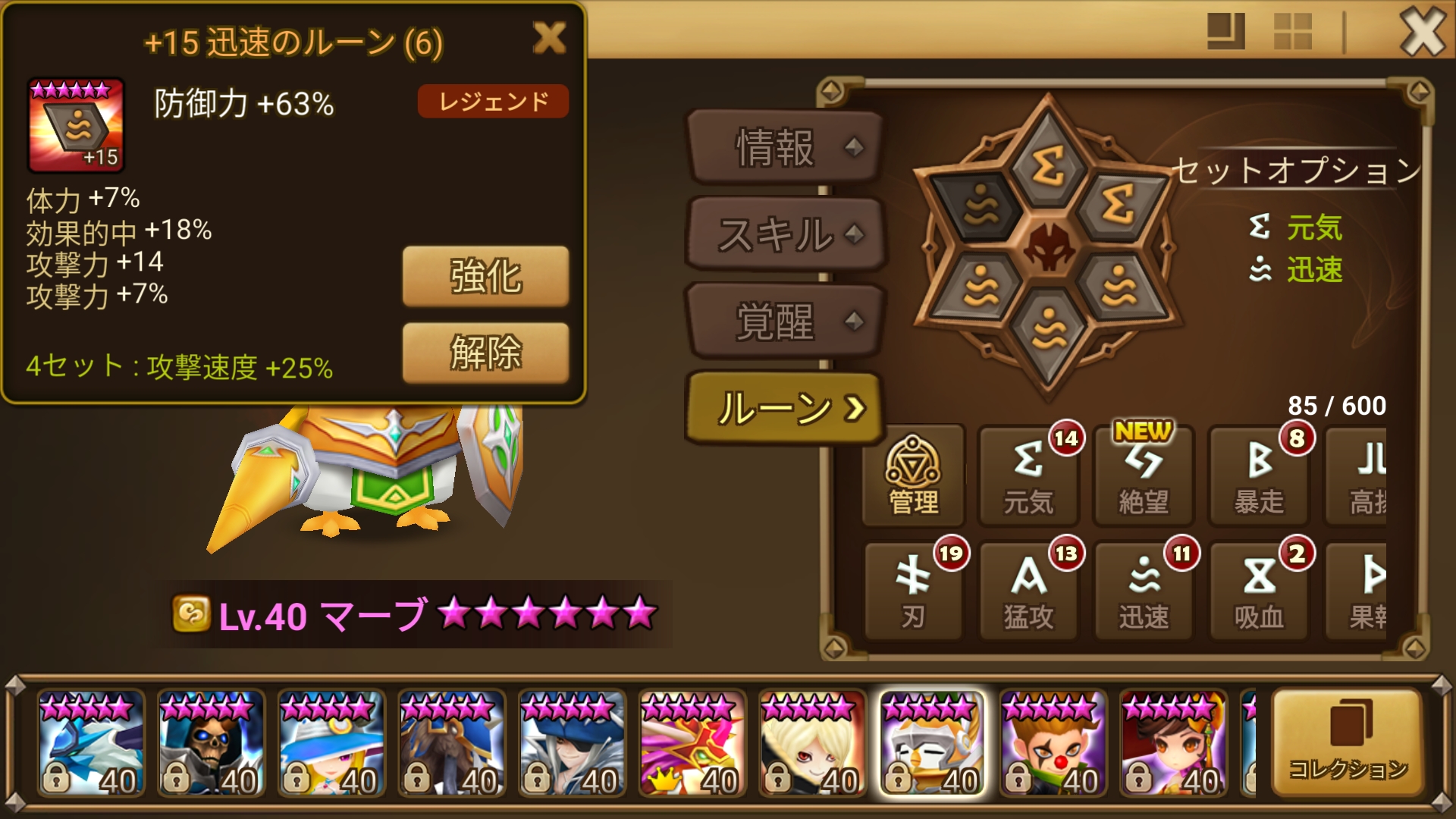Filter runes by 暴走 set
1456x819 pixels.
[x=1258, y=475]
